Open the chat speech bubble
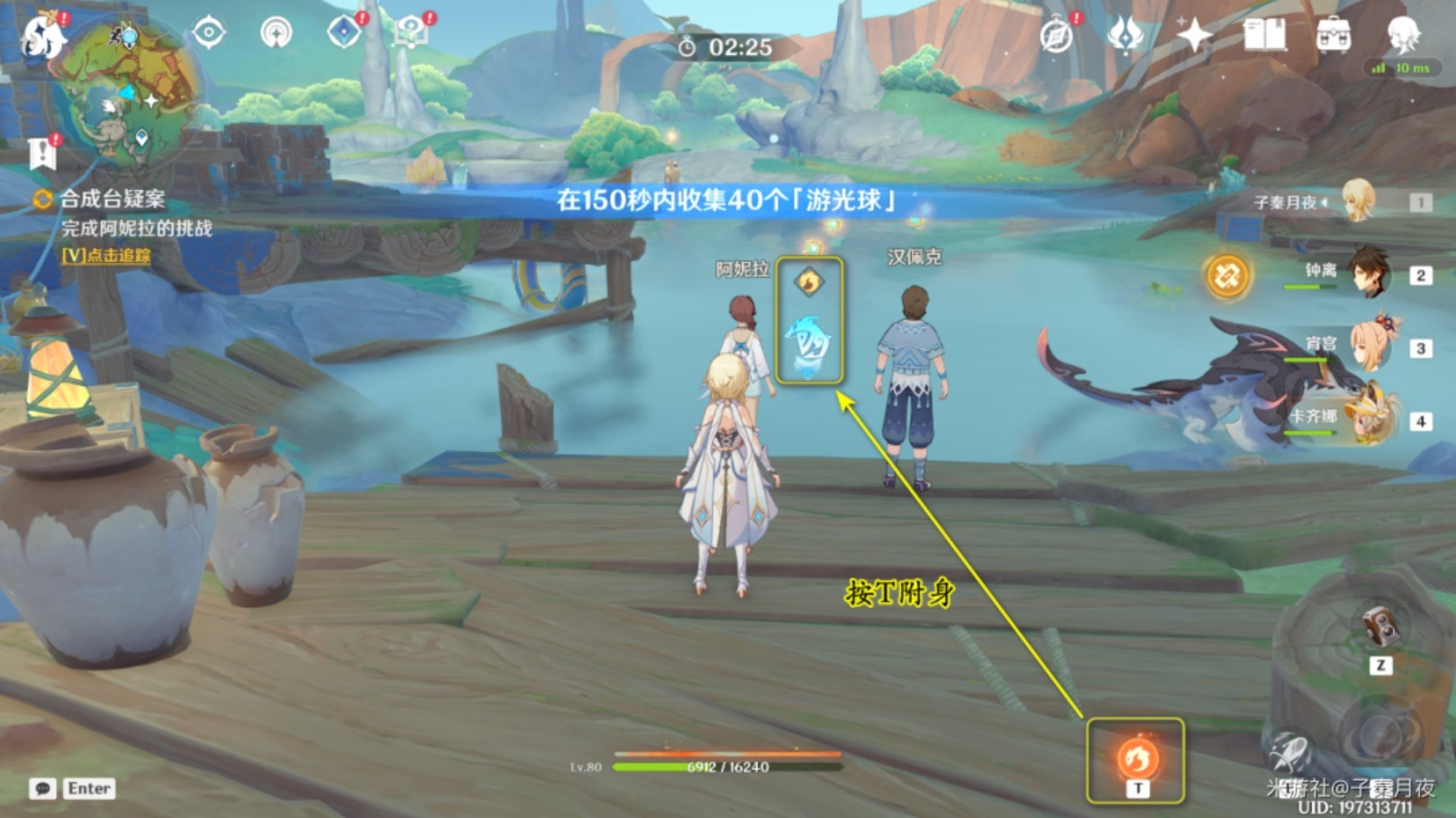The image size is (1456, 818). pos(42,789)
